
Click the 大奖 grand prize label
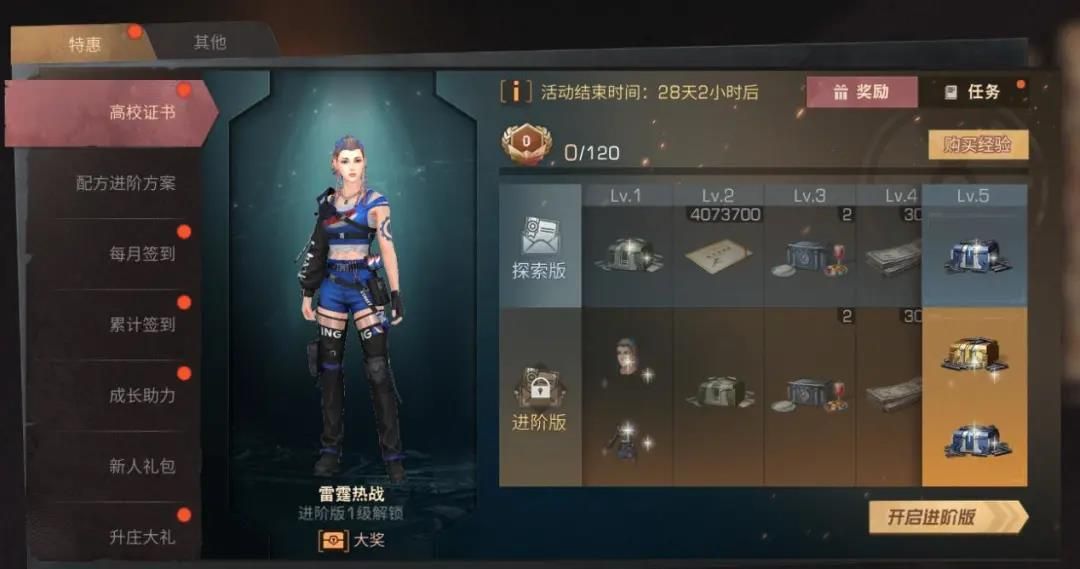352,541
